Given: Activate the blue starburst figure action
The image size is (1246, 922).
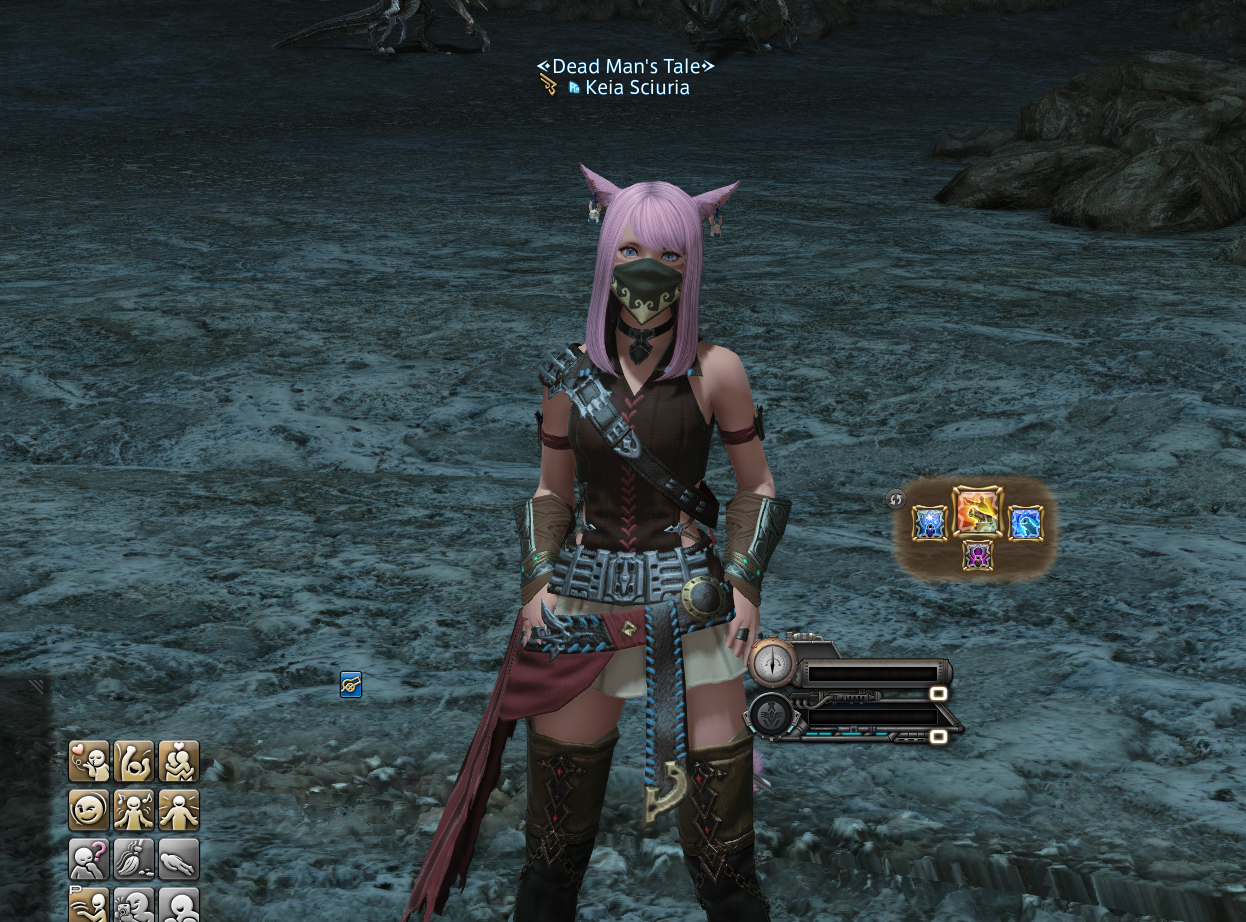Looking at the screenshot, I should pyautogui.click(x=930, y=523).
